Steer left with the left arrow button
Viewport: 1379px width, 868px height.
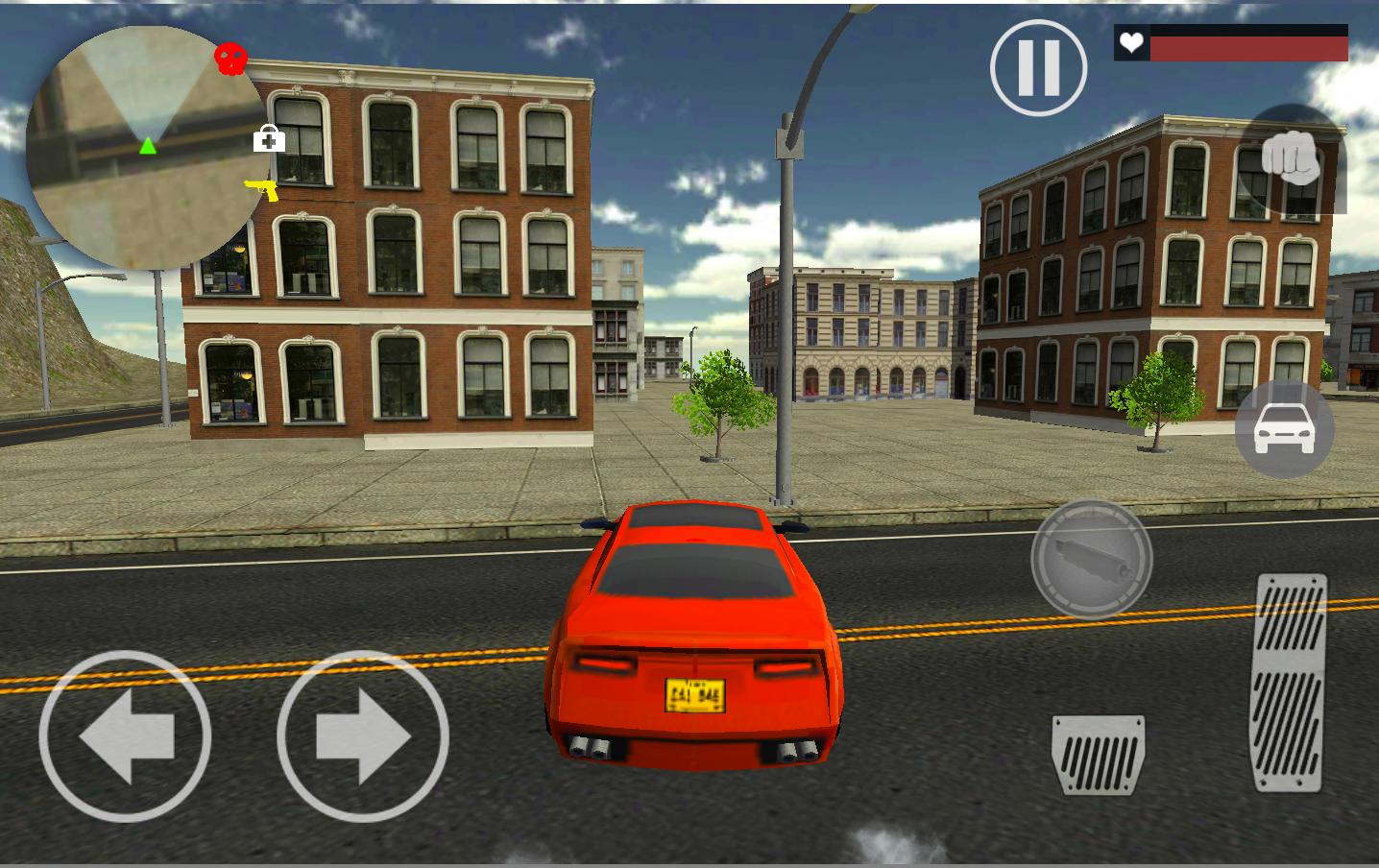pos(125,736)
